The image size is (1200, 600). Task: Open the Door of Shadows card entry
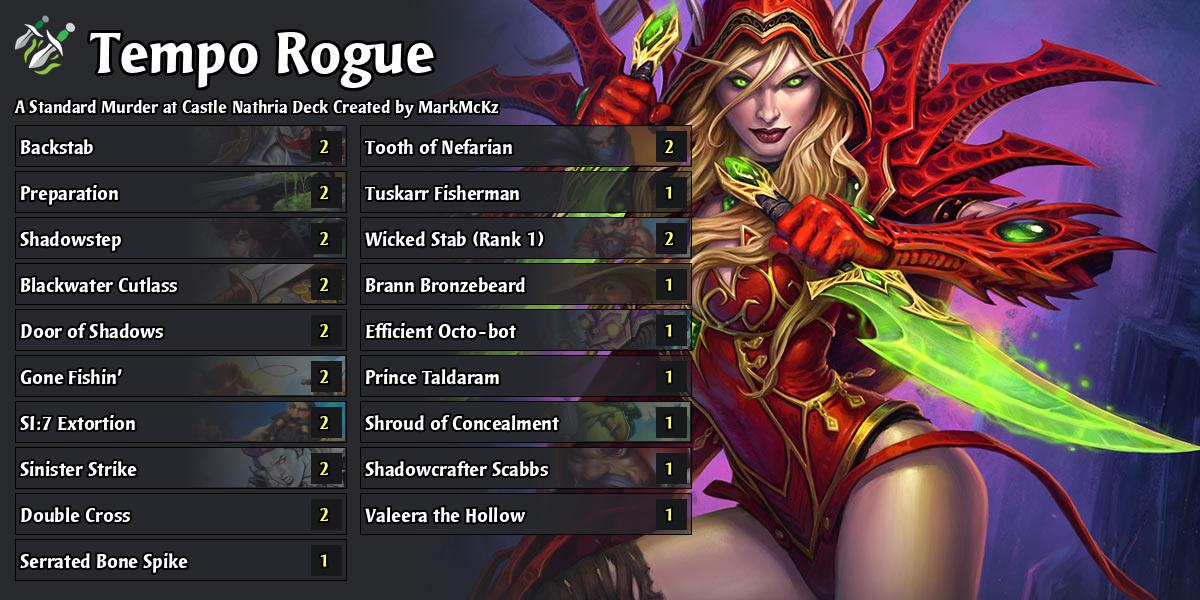click(180, 332)
